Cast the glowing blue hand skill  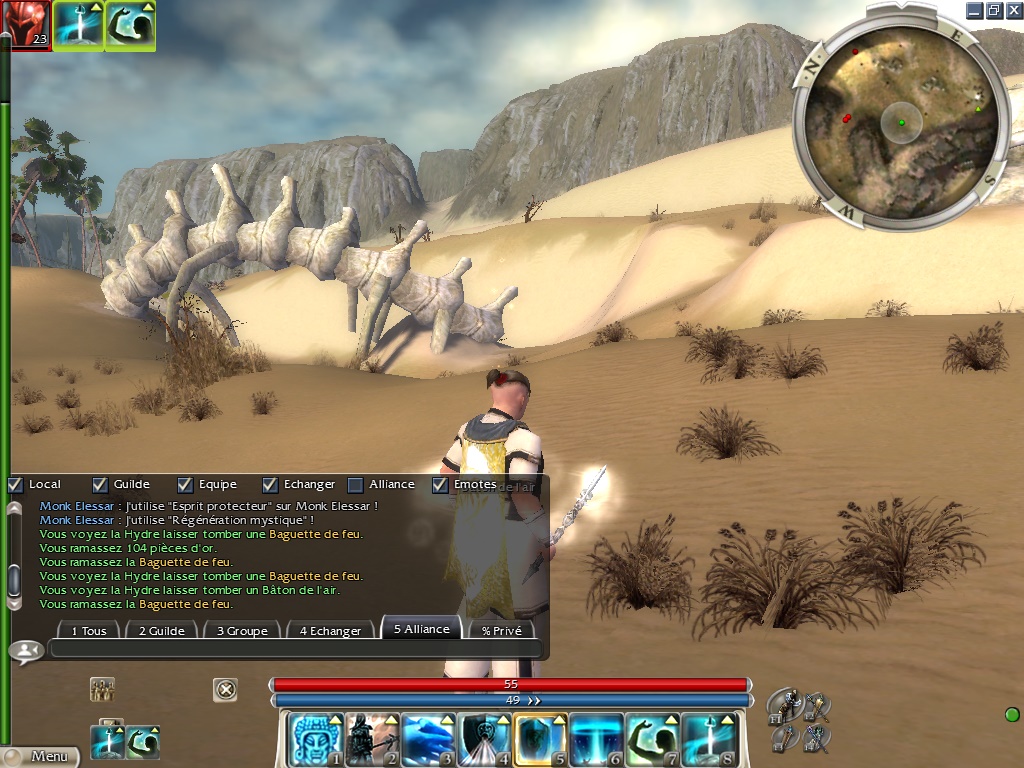click(428, 739)
